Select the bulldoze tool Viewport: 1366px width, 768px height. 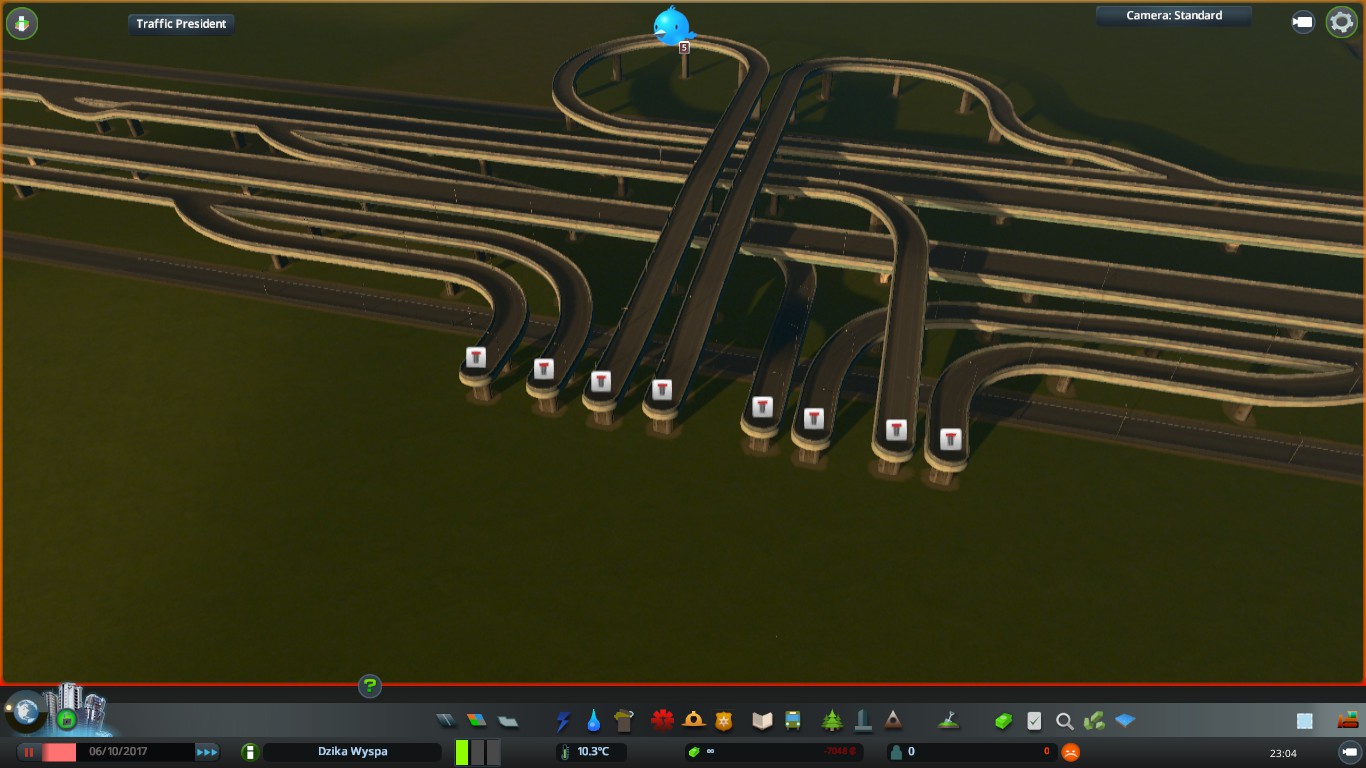point(1347,720)
